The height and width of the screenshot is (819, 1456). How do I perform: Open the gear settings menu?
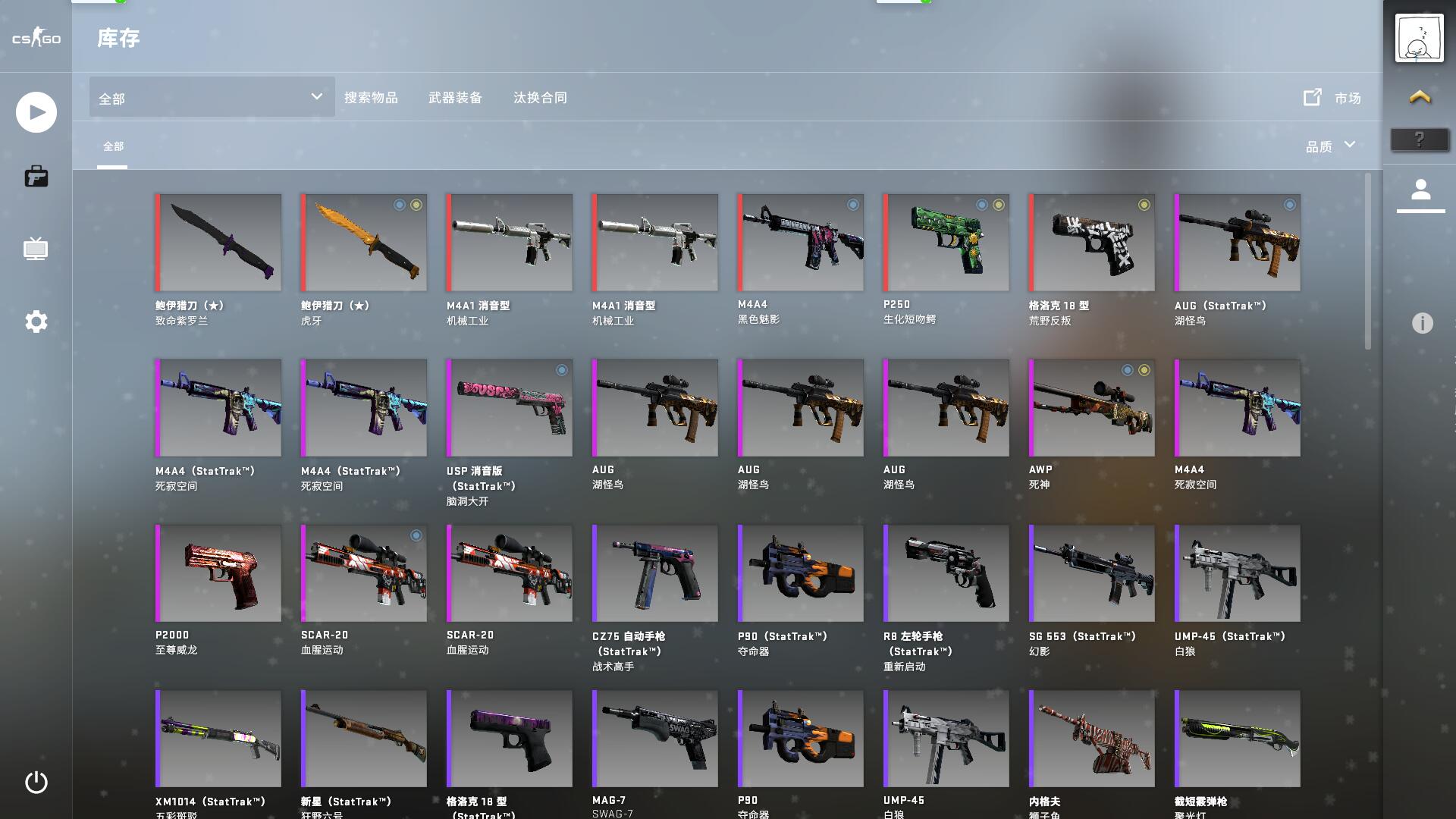tap(36, 322)
